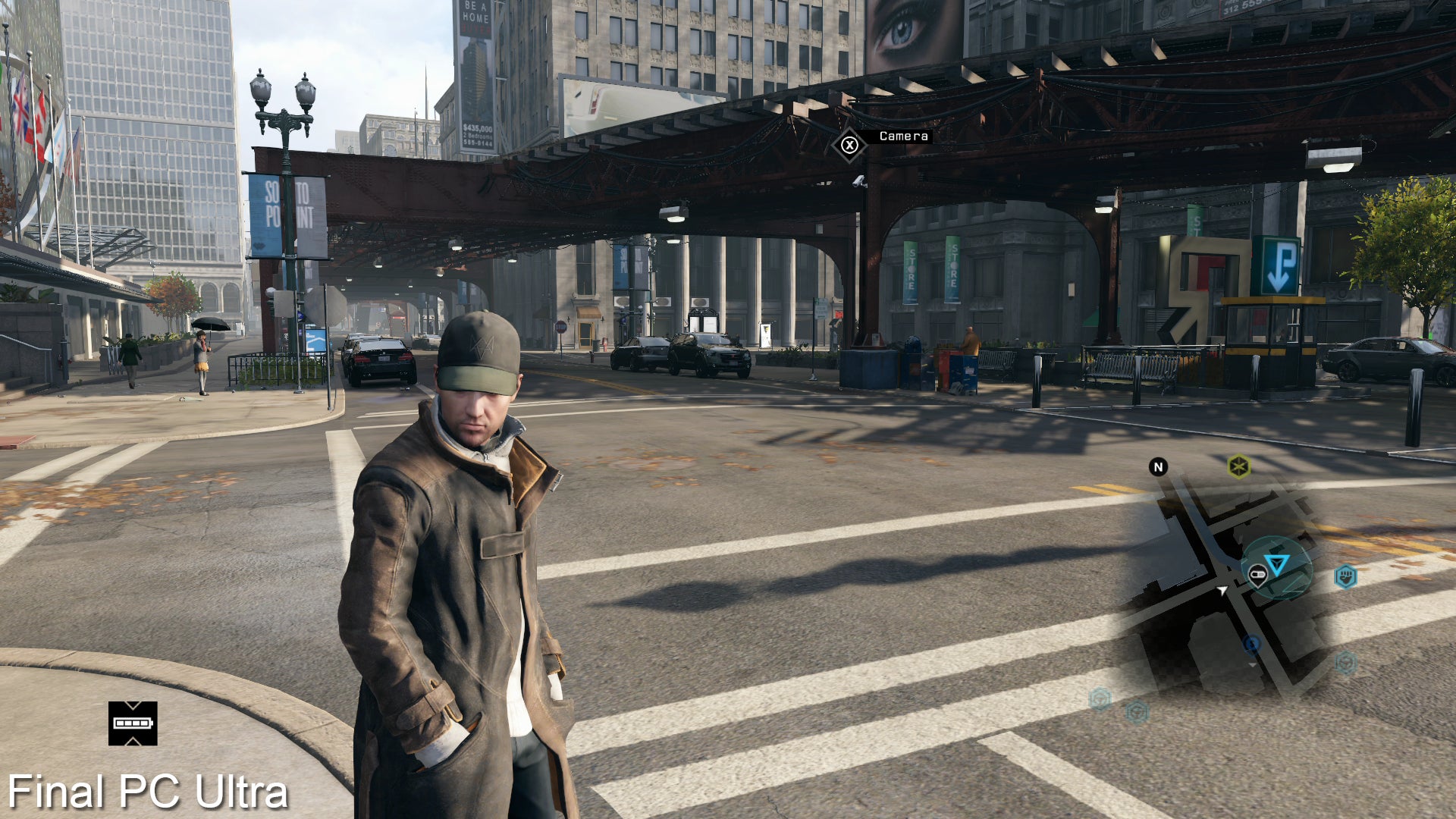
Task: Click the battery charge indicator
Action: click(133, 723)
